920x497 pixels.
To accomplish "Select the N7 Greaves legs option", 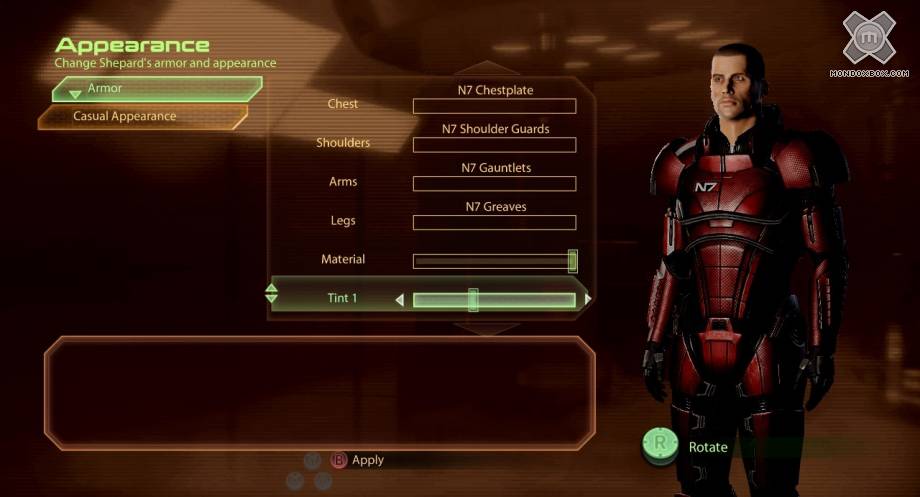I will (495, 222).
